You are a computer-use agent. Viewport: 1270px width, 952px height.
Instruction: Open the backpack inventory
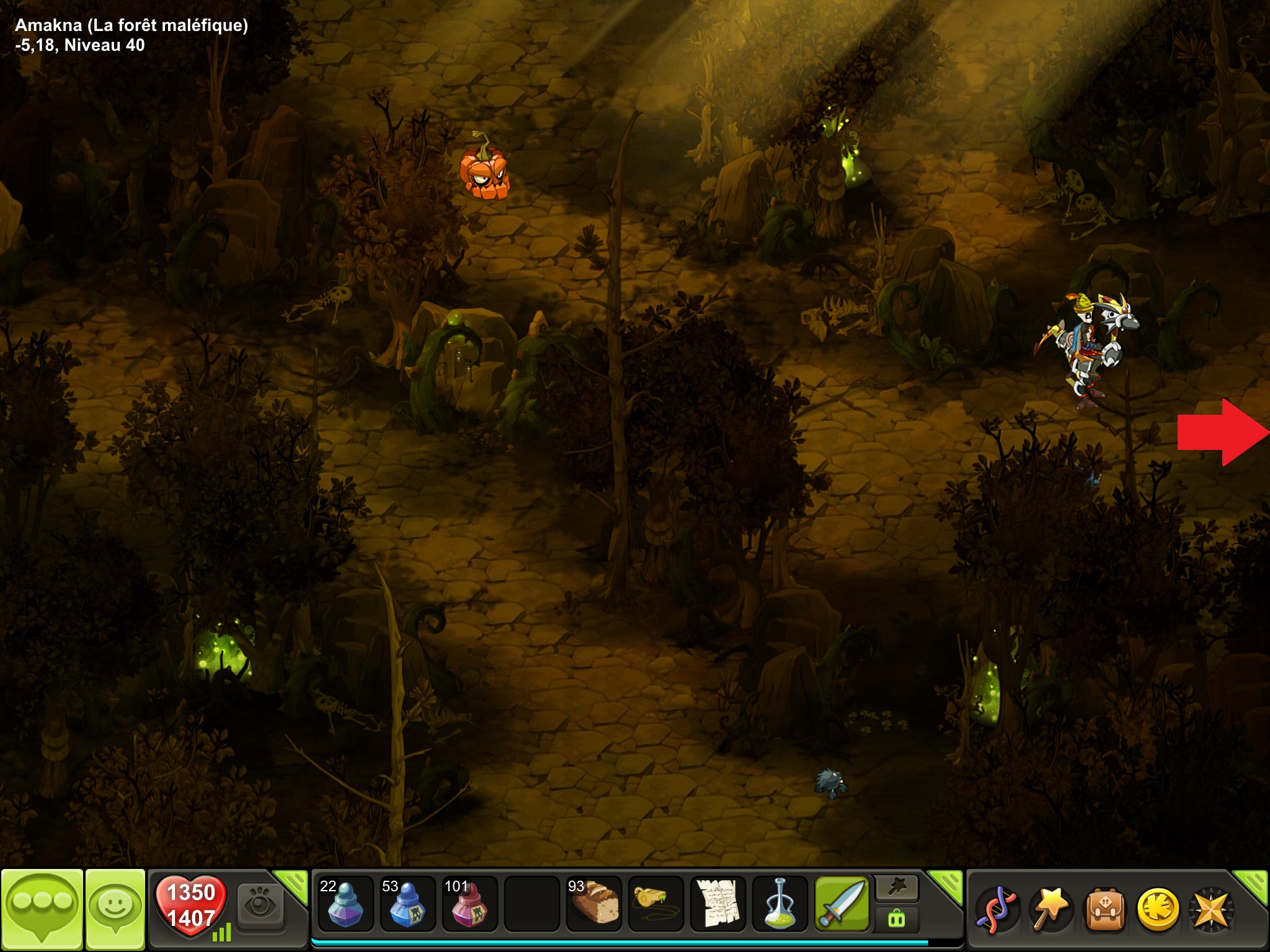[1104, 909]
